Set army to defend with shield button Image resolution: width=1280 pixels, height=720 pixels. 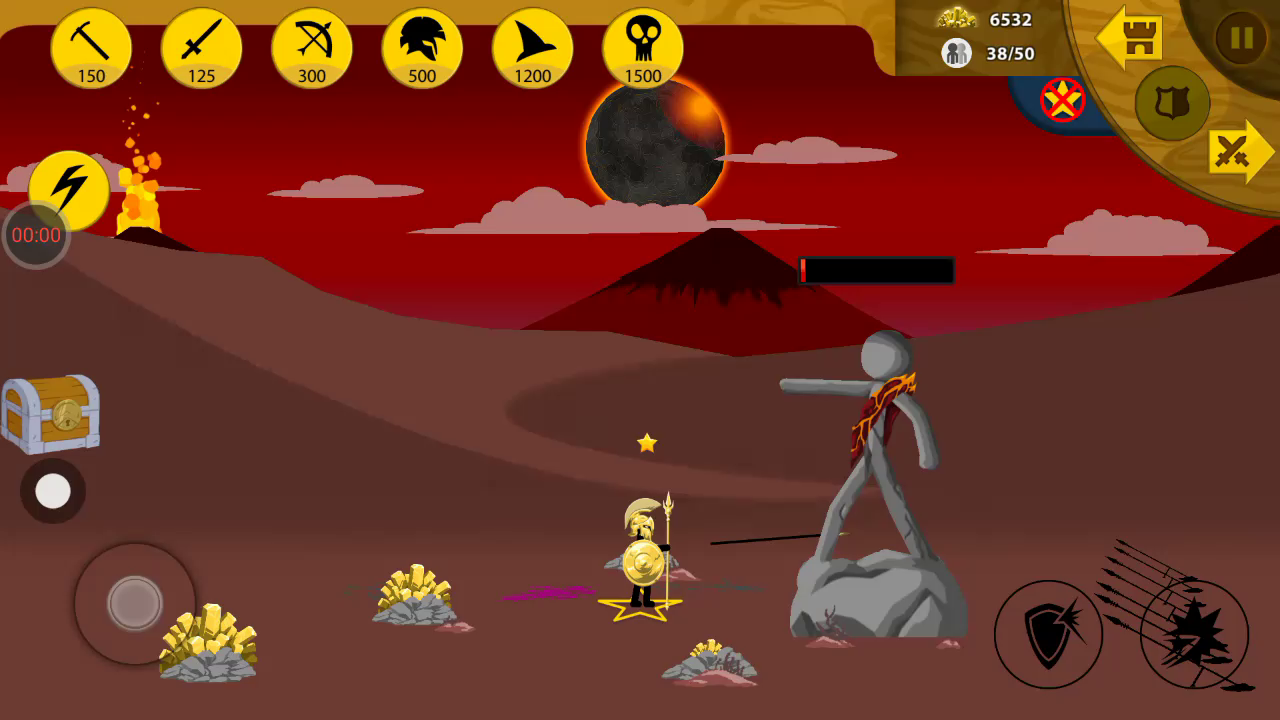point(1172,103)
